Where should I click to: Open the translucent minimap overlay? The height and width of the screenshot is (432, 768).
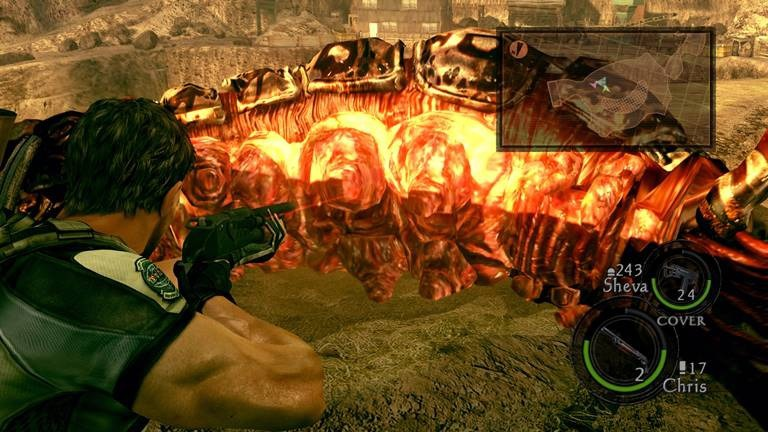point(605,89)
